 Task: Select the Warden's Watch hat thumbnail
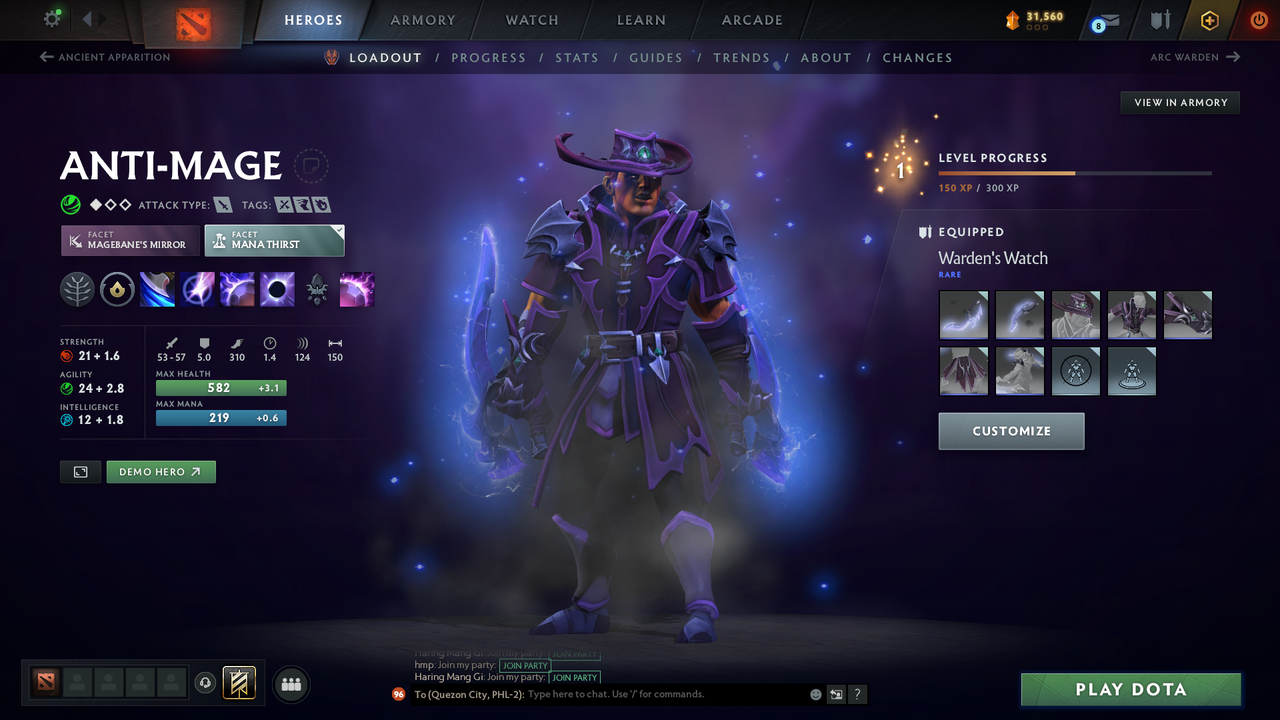tap(1076, 315)
